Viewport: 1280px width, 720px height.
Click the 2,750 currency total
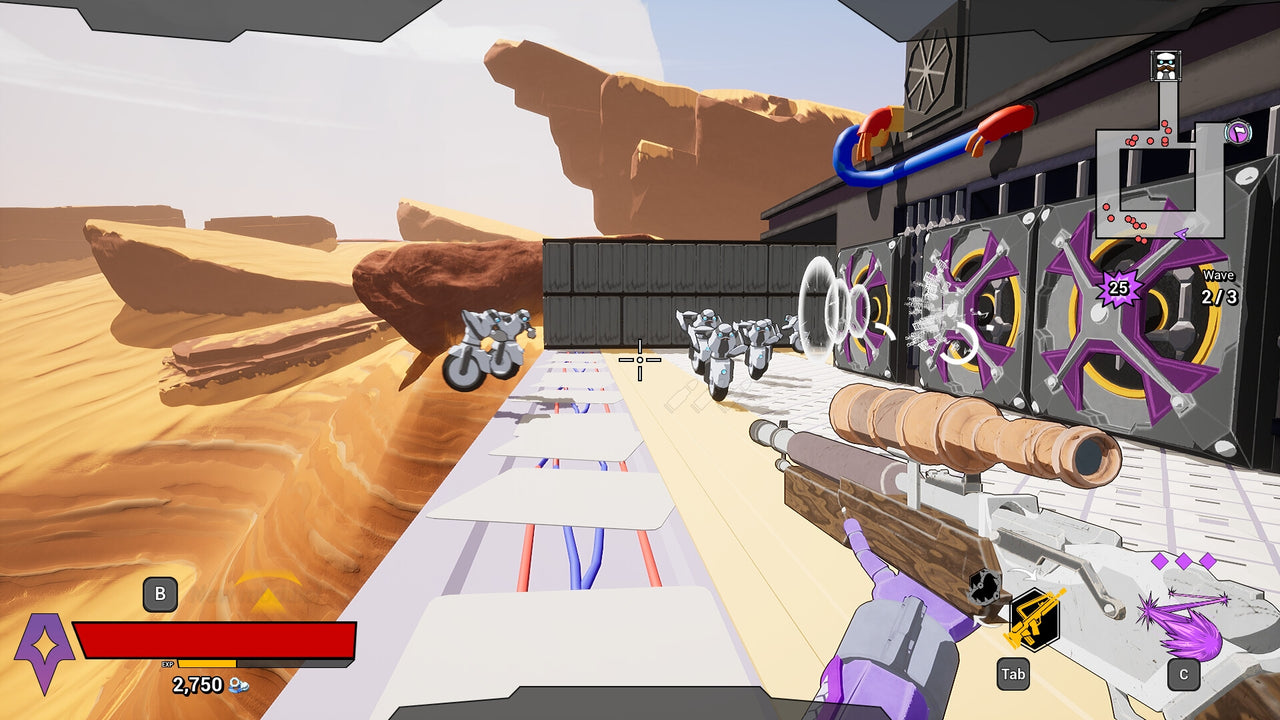pyautogui.click(x=196, y=685)
